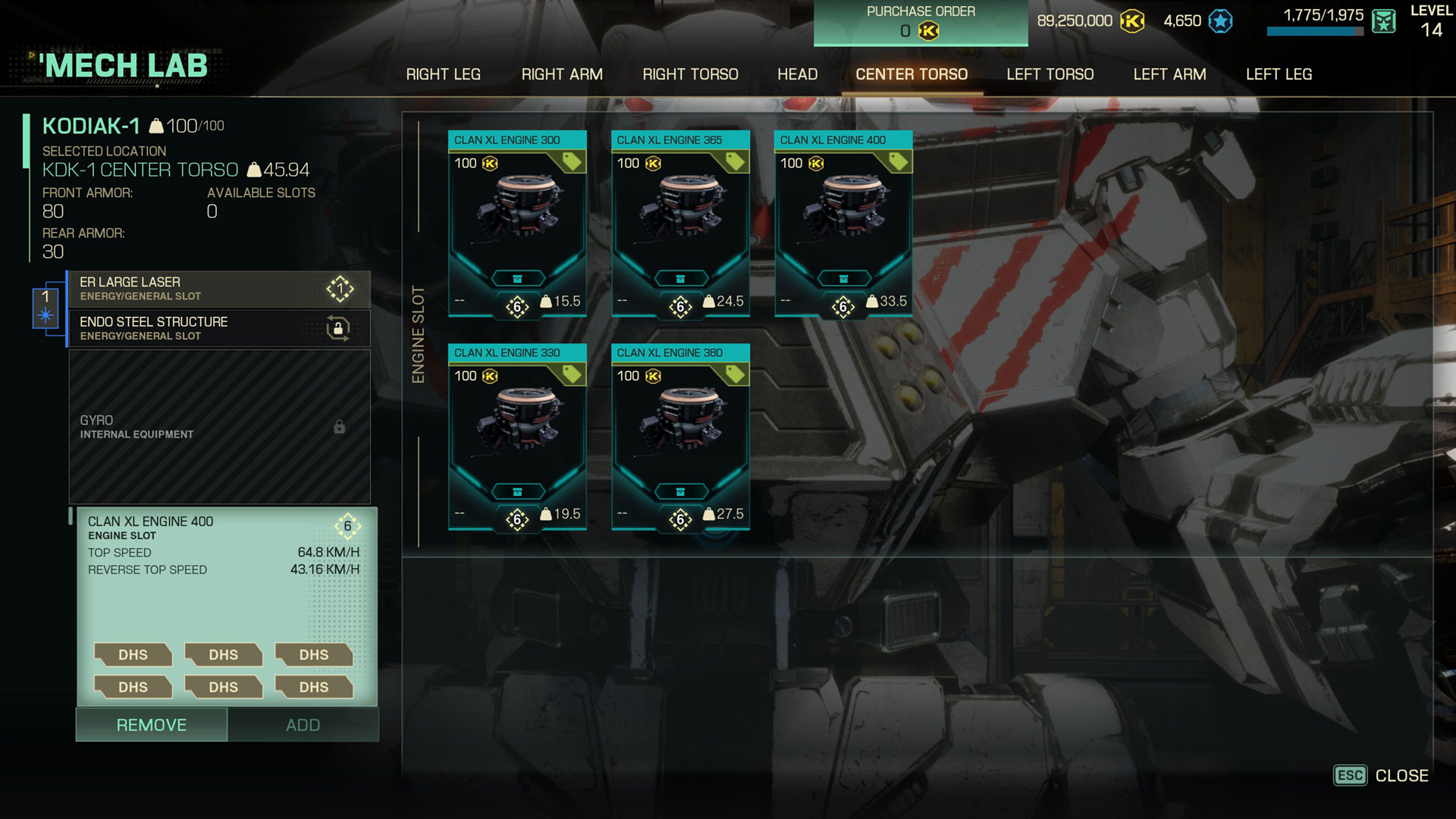Switch to the Left Torso tab
Screen dimensions: 1456x819
(x=1050, y=74)
